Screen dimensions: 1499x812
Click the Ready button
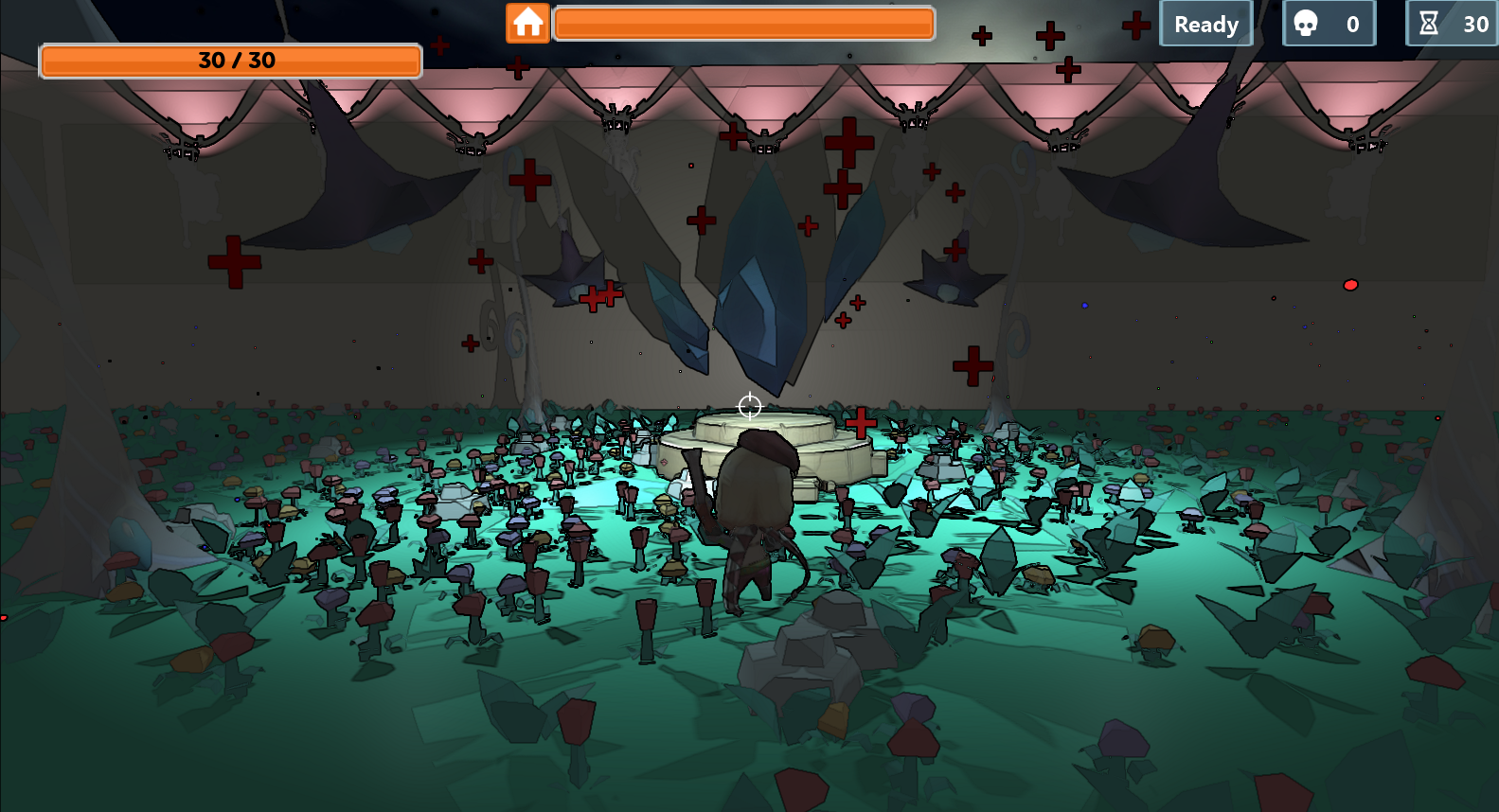[1205, 25]
